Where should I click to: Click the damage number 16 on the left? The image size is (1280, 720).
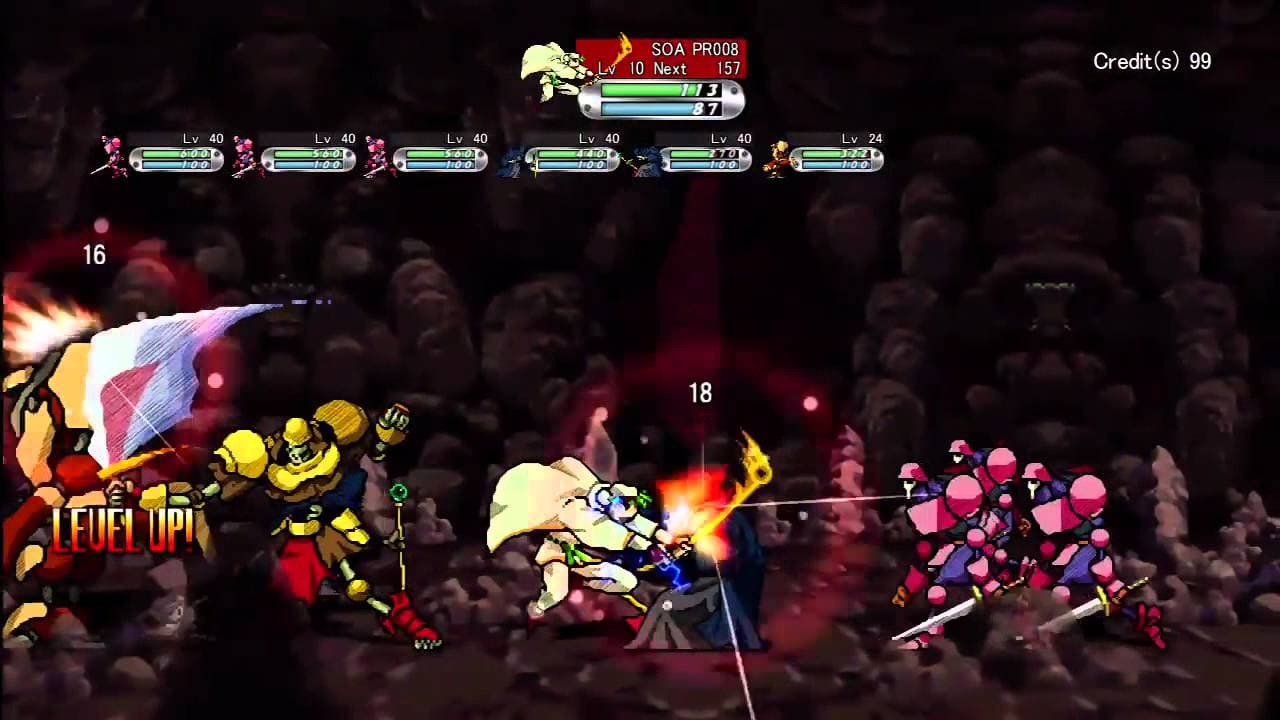(93, 253)
